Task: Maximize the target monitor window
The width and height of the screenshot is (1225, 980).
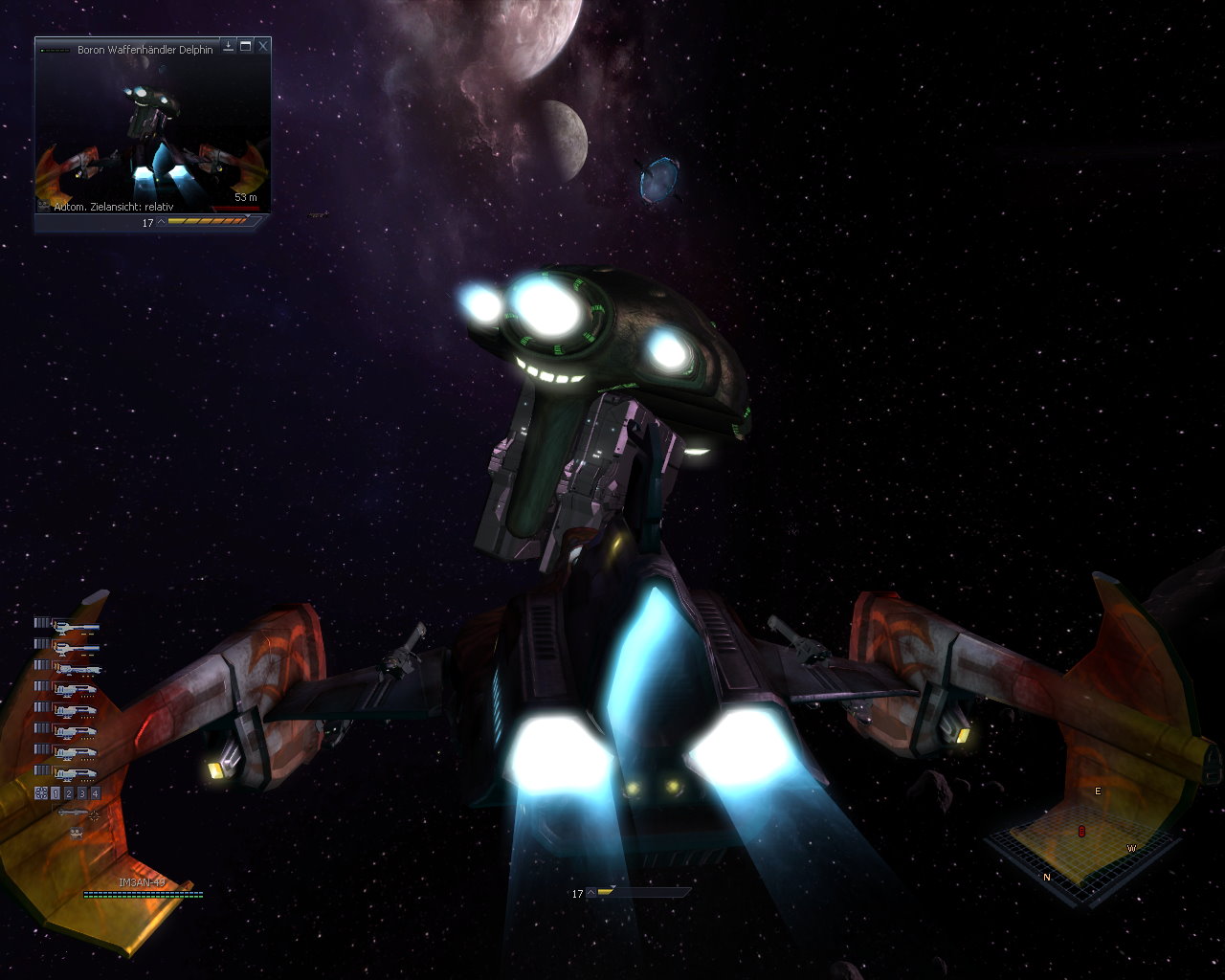Action: coord(246,46)
